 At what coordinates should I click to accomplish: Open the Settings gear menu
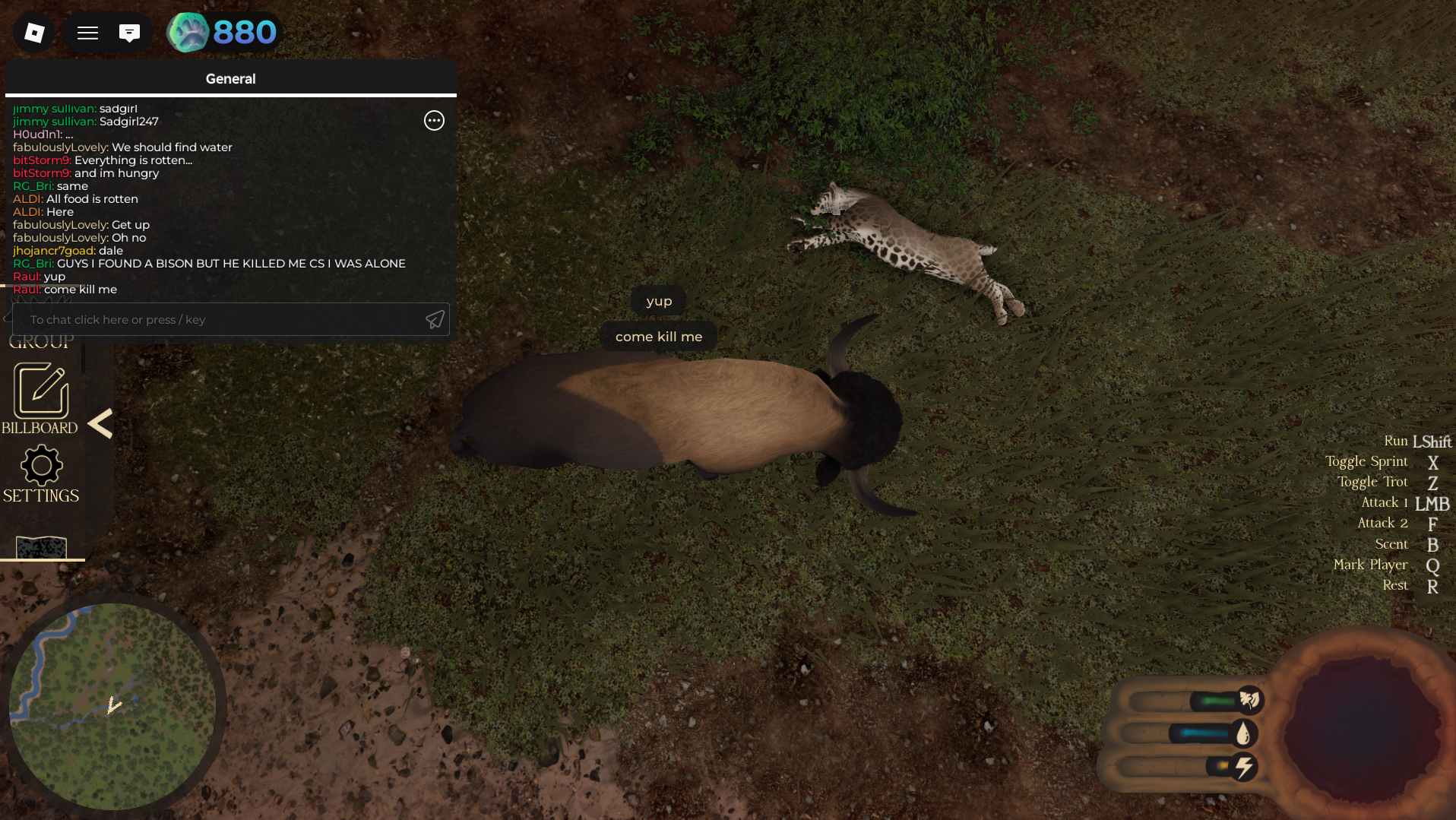click(x=41, y=475)
